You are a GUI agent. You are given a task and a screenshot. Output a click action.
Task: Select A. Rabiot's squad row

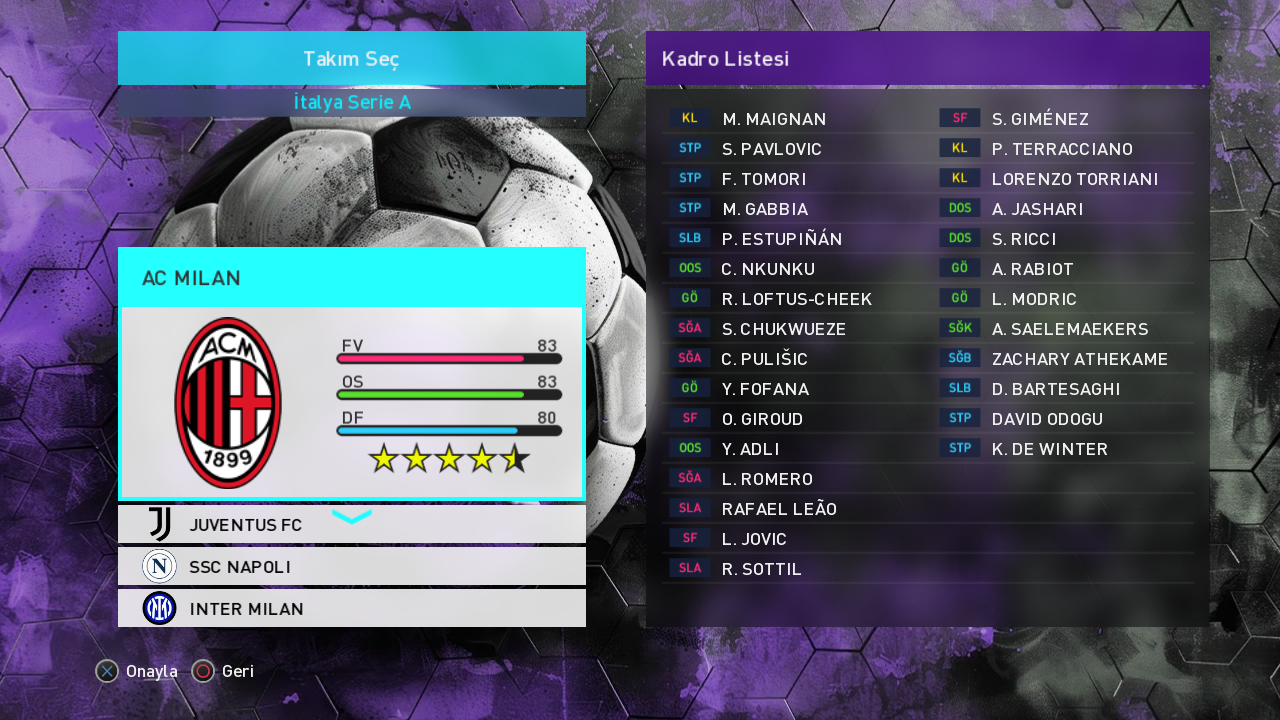tap(1032, 269)
